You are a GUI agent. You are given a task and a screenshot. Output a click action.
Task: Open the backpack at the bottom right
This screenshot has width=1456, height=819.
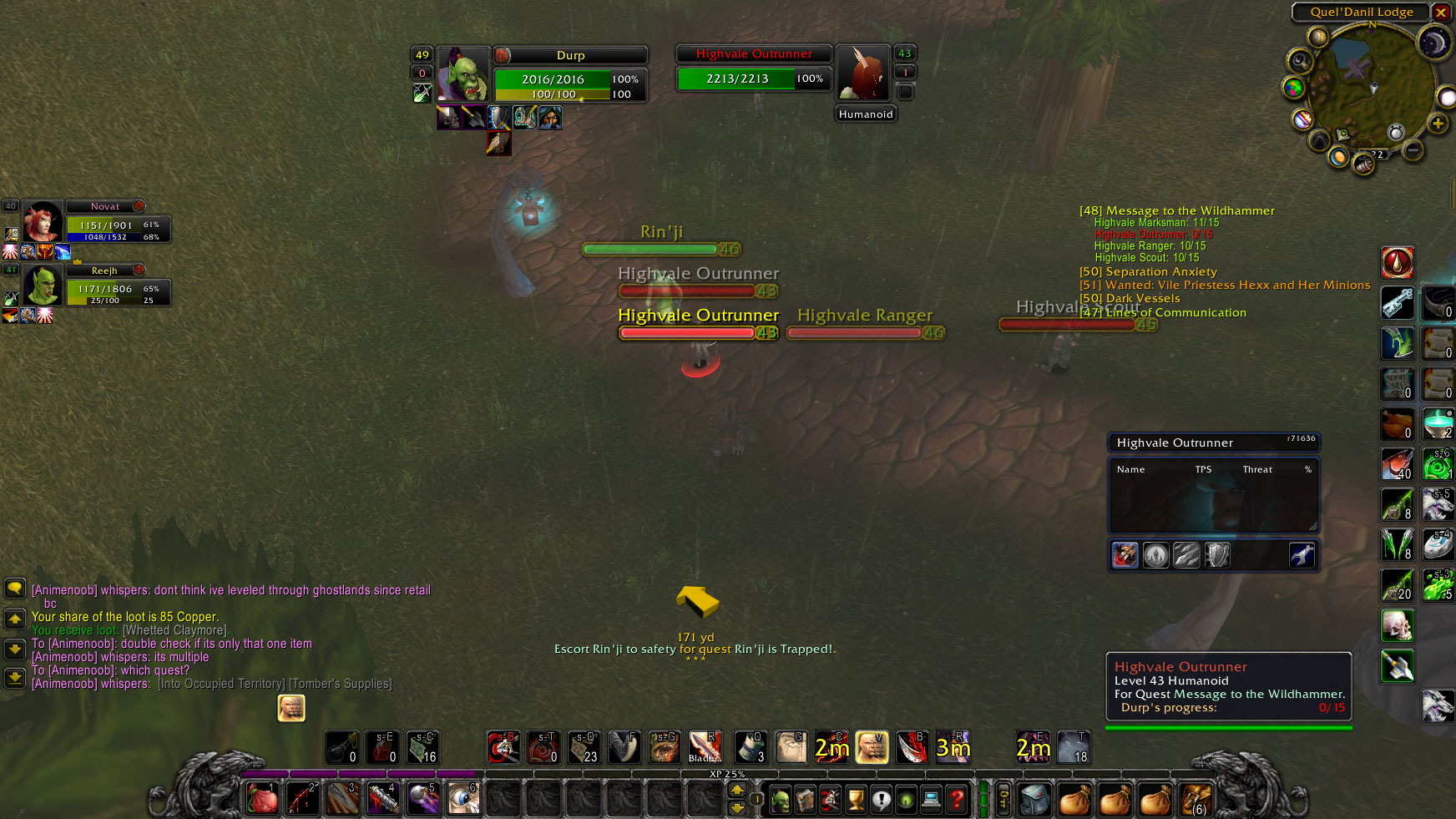coord(1035,797)
